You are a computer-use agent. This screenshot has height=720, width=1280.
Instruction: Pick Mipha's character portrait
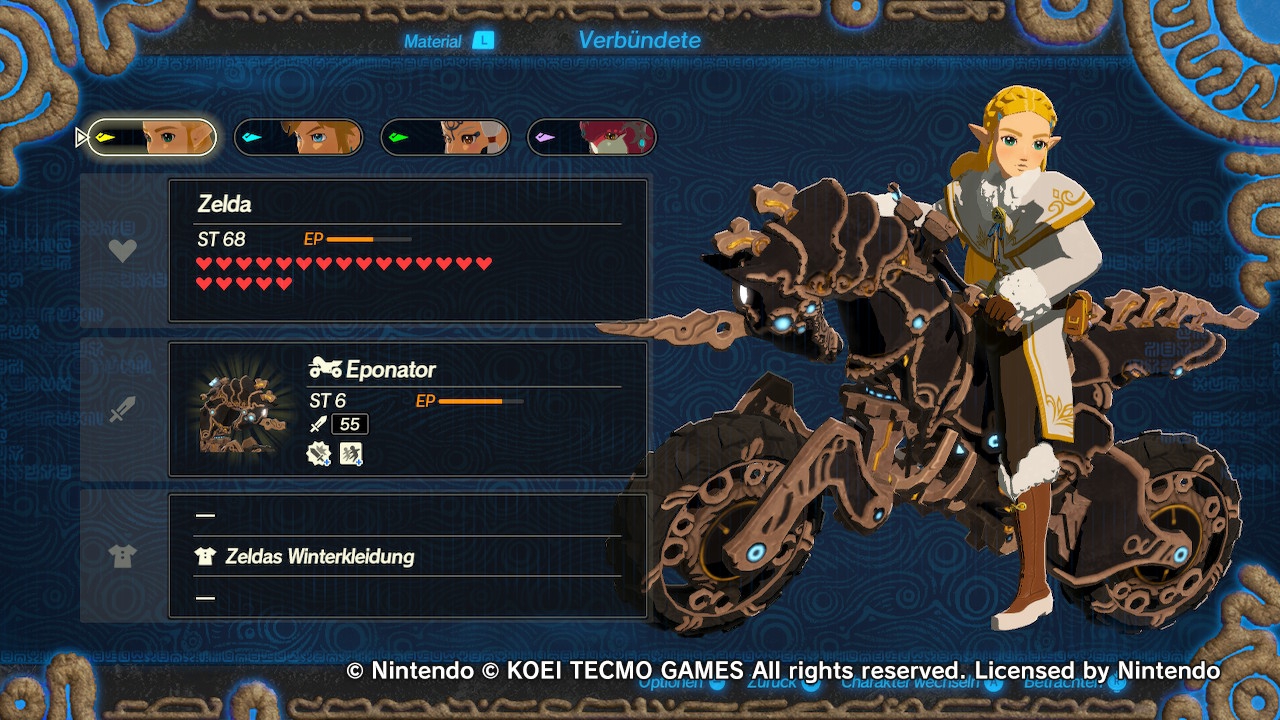pyautogui.click(x=592, y=138)
